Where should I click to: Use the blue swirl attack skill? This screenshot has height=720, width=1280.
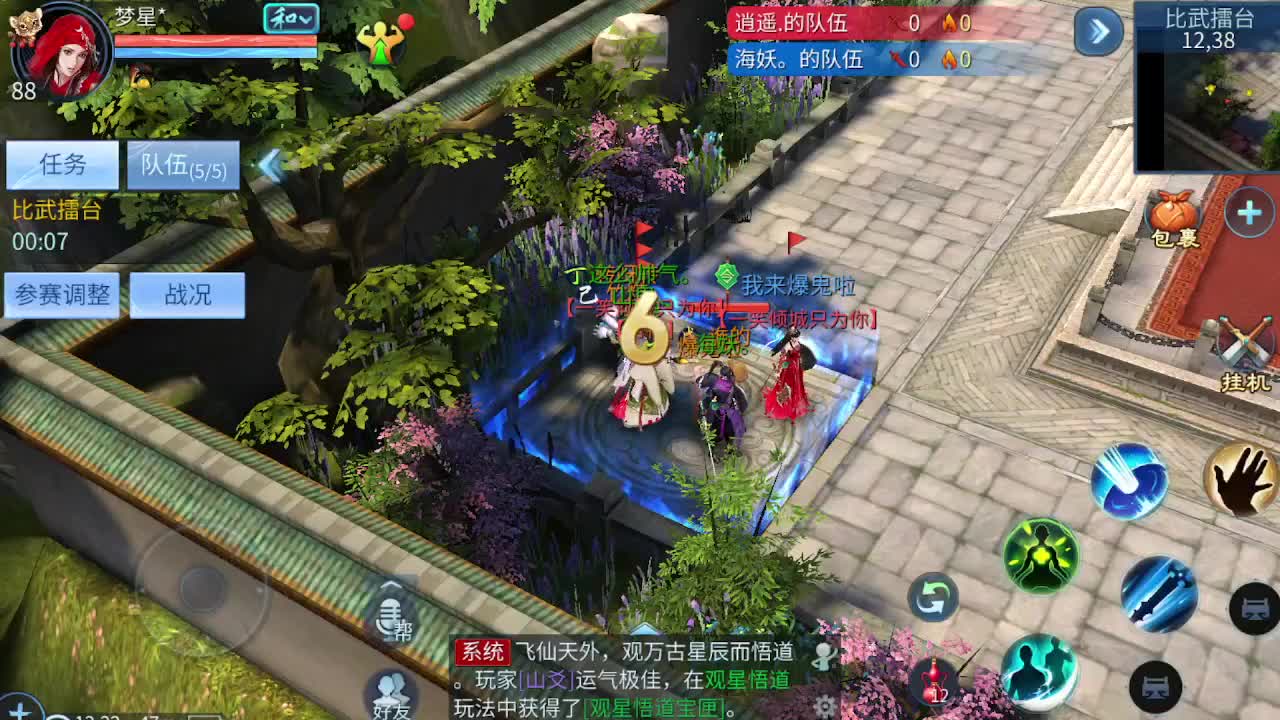tap(1128, 482)
